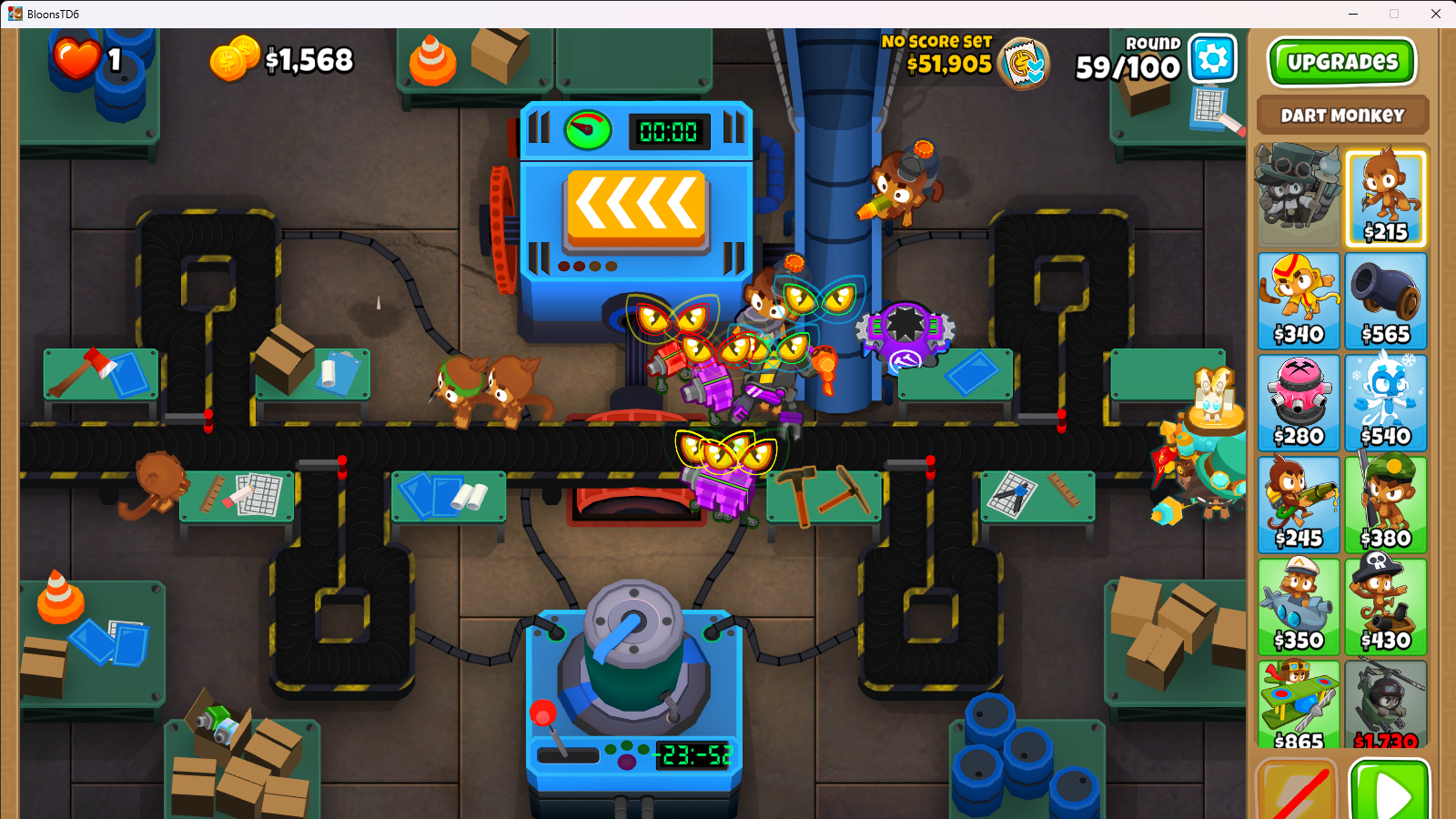This screenshot has width=1456, height=819.
Task: Pick the Bomb Shooter for $565
Action: click(x=1385, y=301)
